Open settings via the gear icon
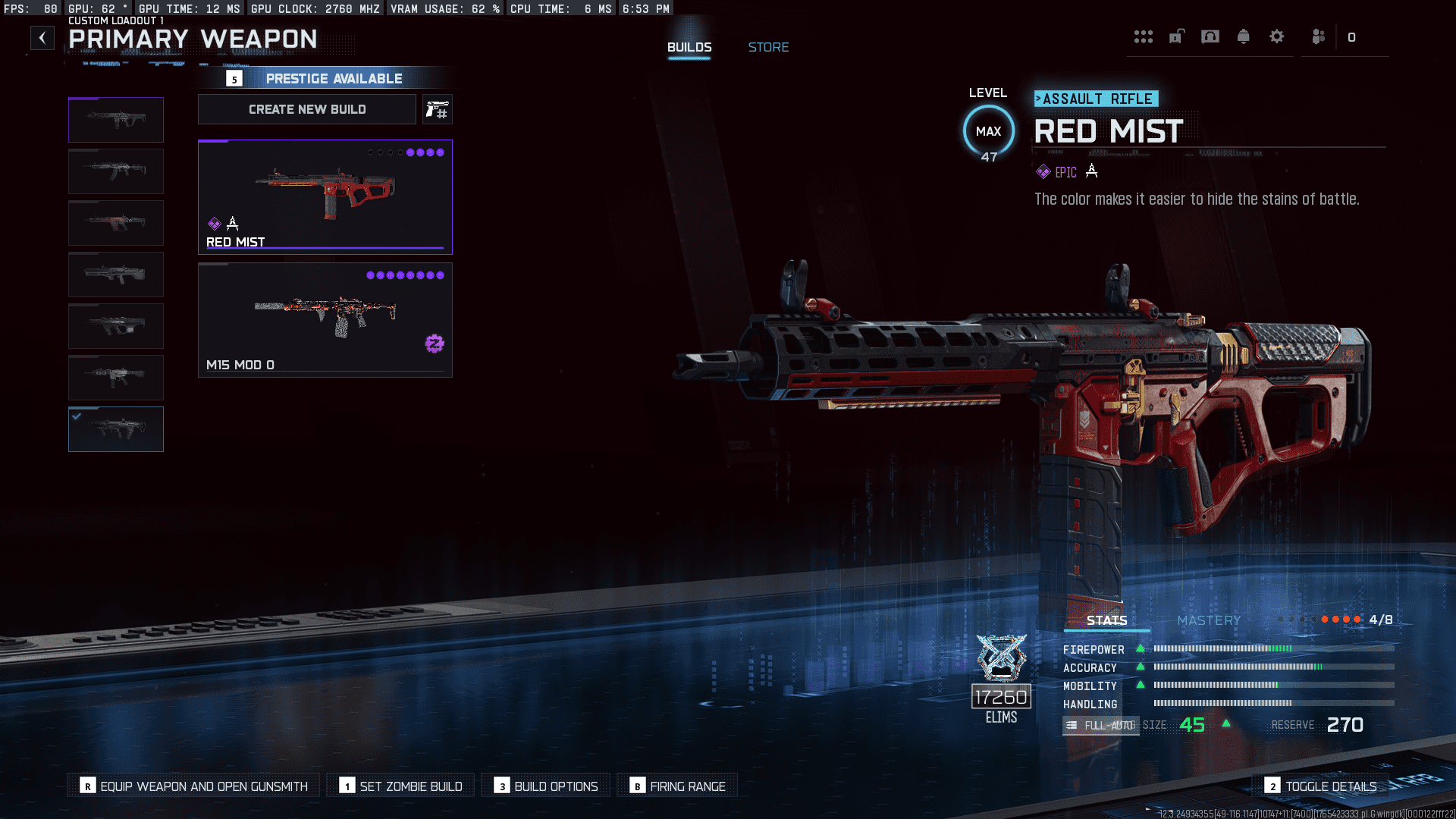Image resolution: width=1456 pixels, height=819 pixels. coord(1277,36)
